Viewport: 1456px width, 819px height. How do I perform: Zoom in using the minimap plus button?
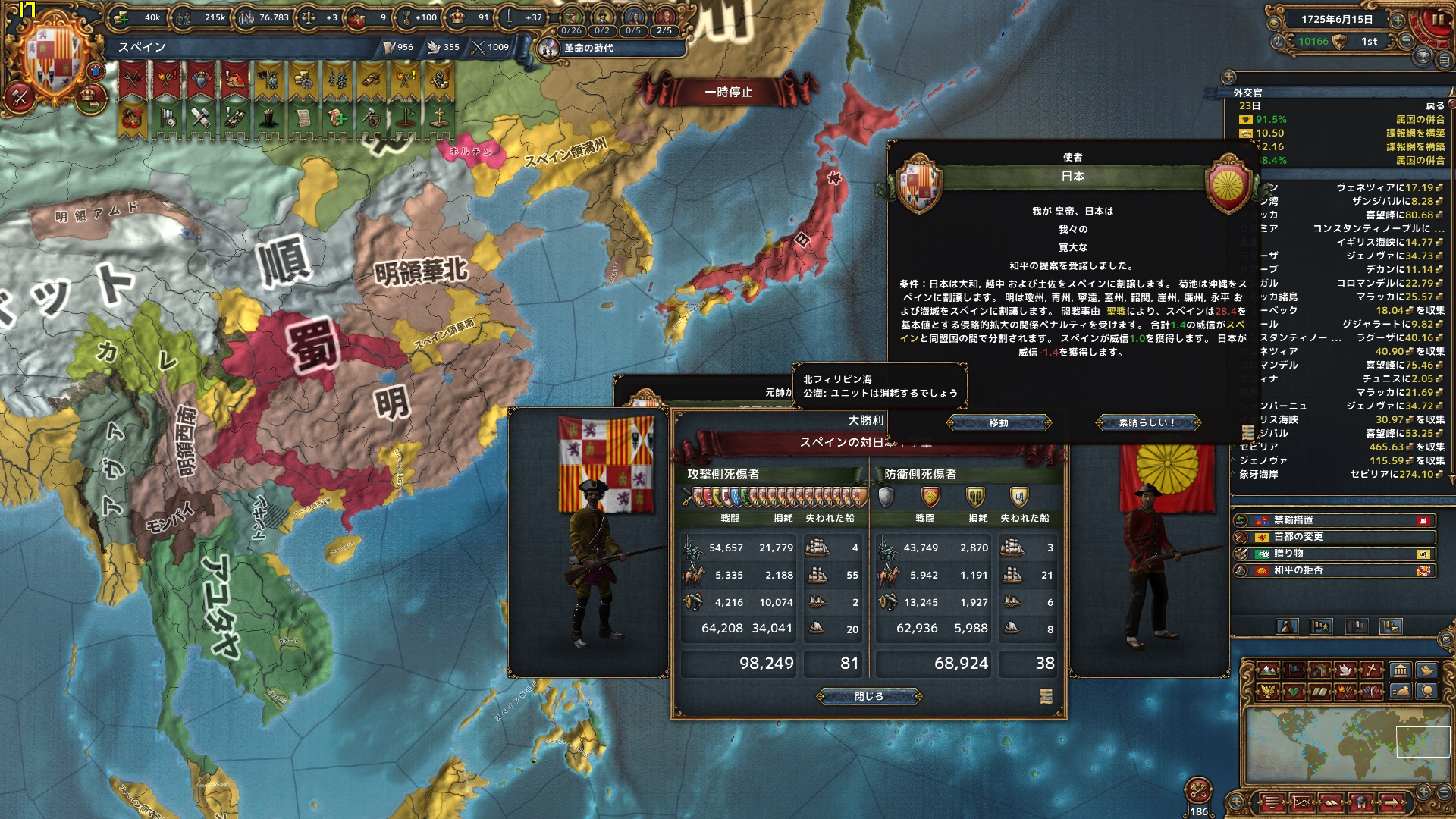pyautogui.click(x=1423, y=792)
